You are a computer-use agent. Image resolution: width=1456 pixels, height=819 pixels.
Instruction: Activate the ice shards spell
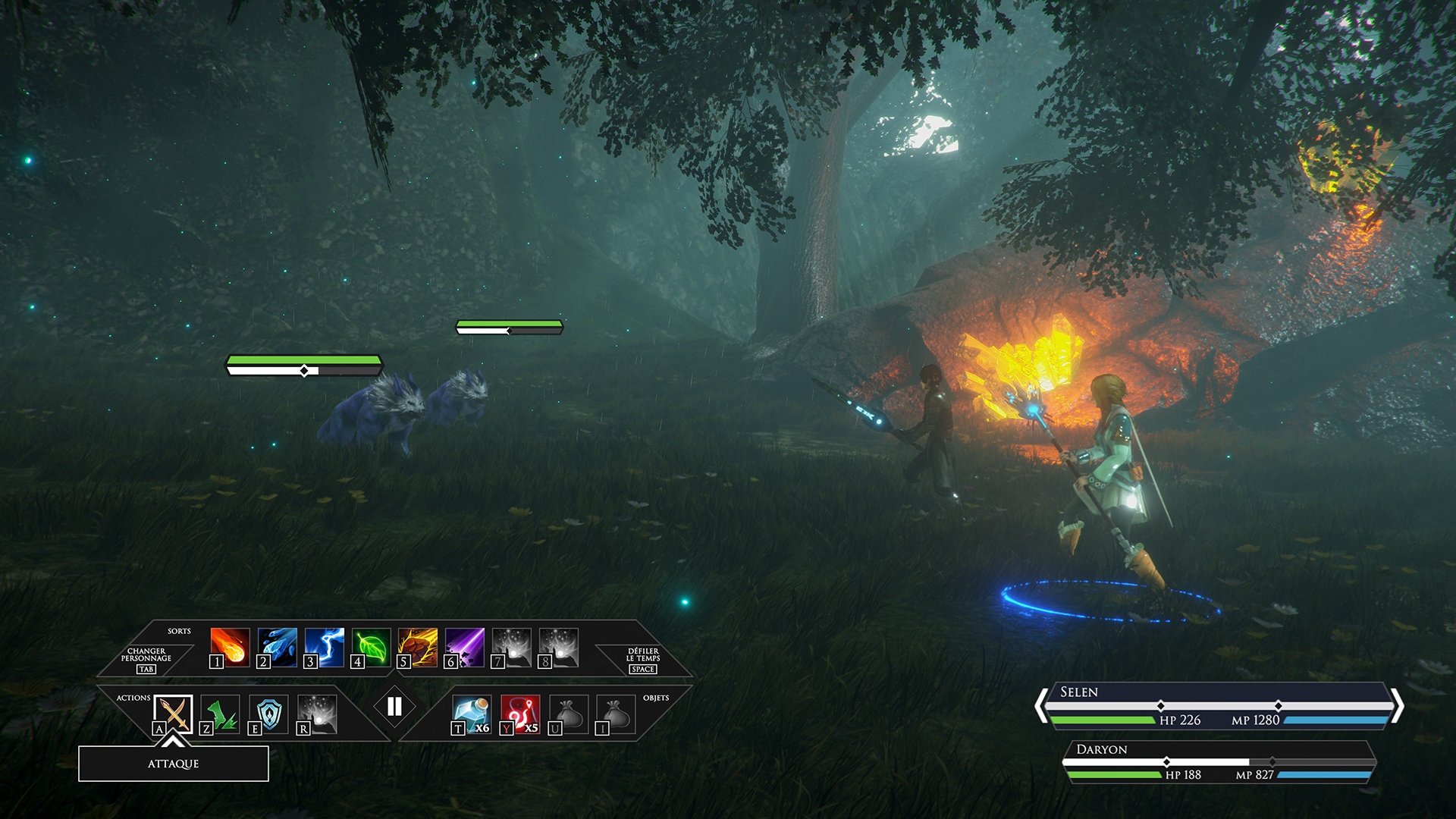pos(277,647)
